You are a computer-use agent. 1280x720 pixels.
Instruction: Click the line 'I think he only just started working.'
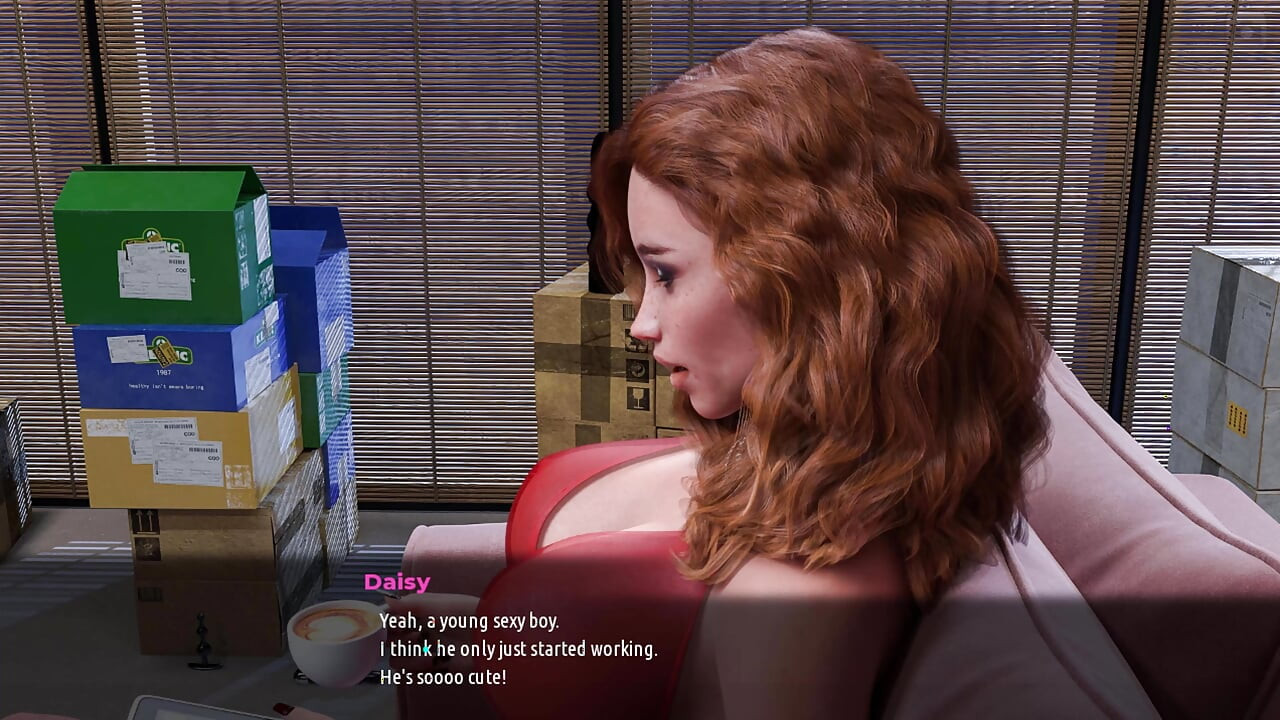pos(520,649)
